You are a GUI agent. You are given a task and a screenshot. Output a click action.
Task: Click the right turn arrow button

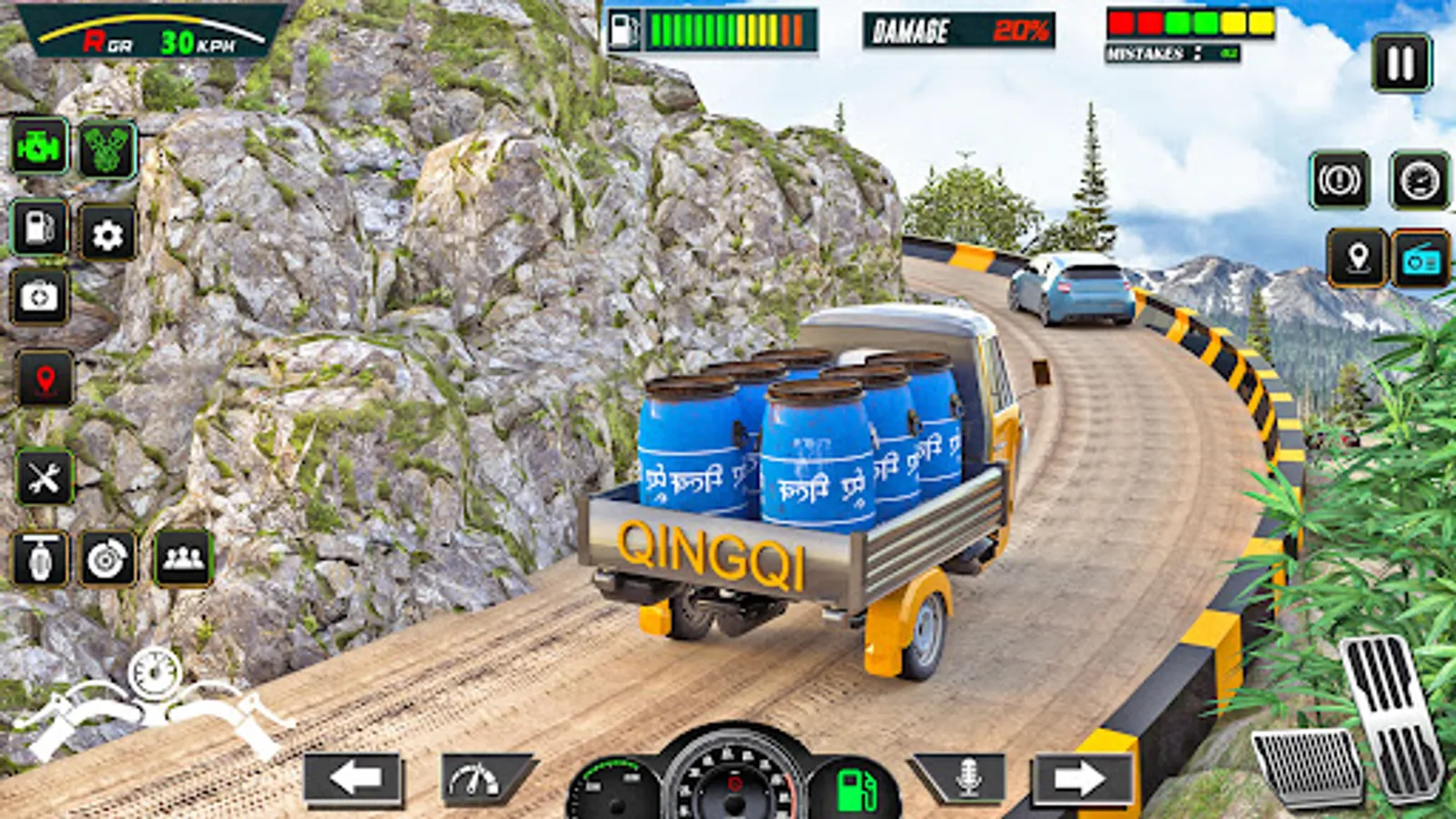click(x=1081, y=779)
